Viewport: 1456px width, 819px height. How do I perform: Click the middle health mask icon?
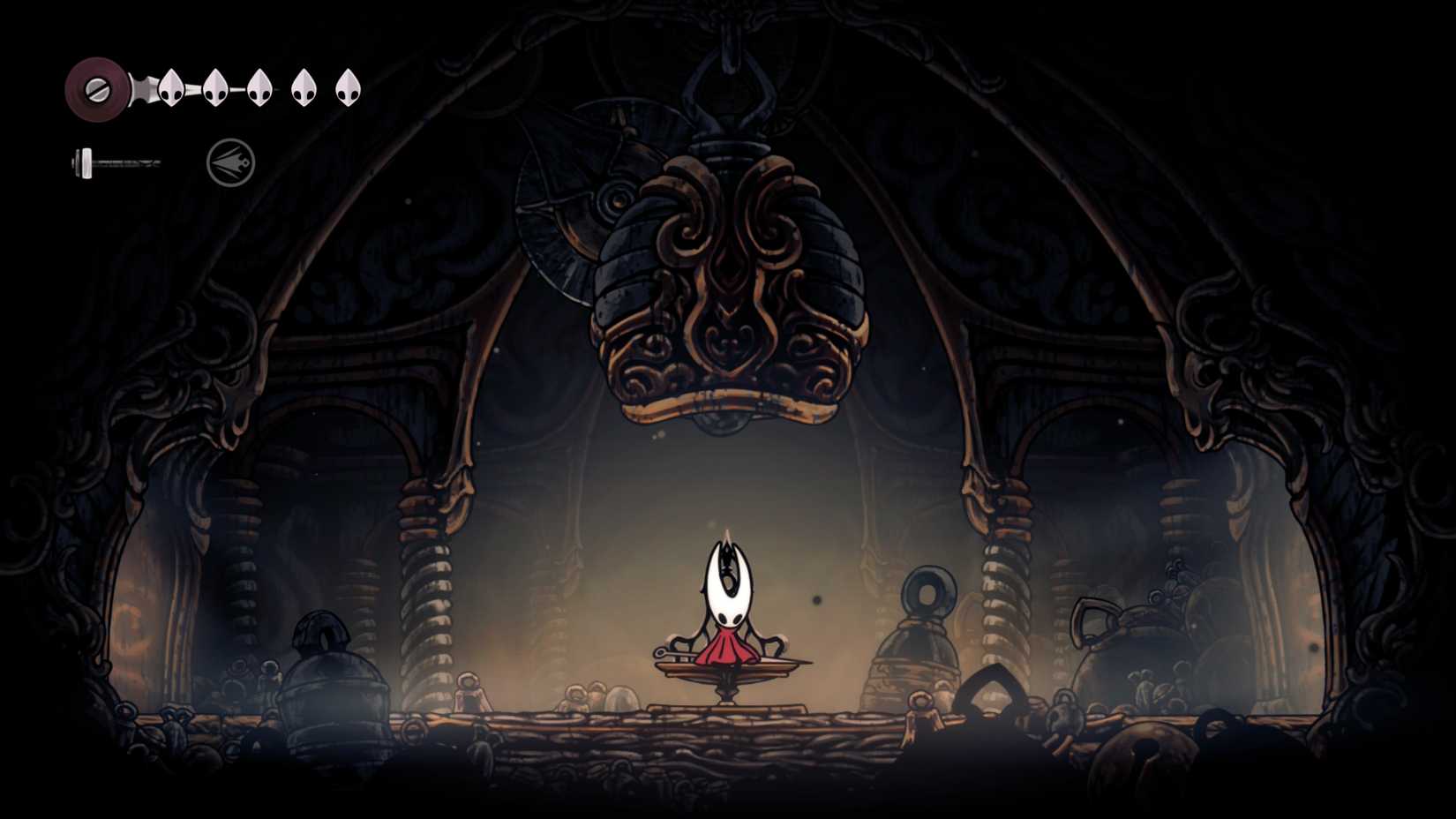[x=259, y=88]
